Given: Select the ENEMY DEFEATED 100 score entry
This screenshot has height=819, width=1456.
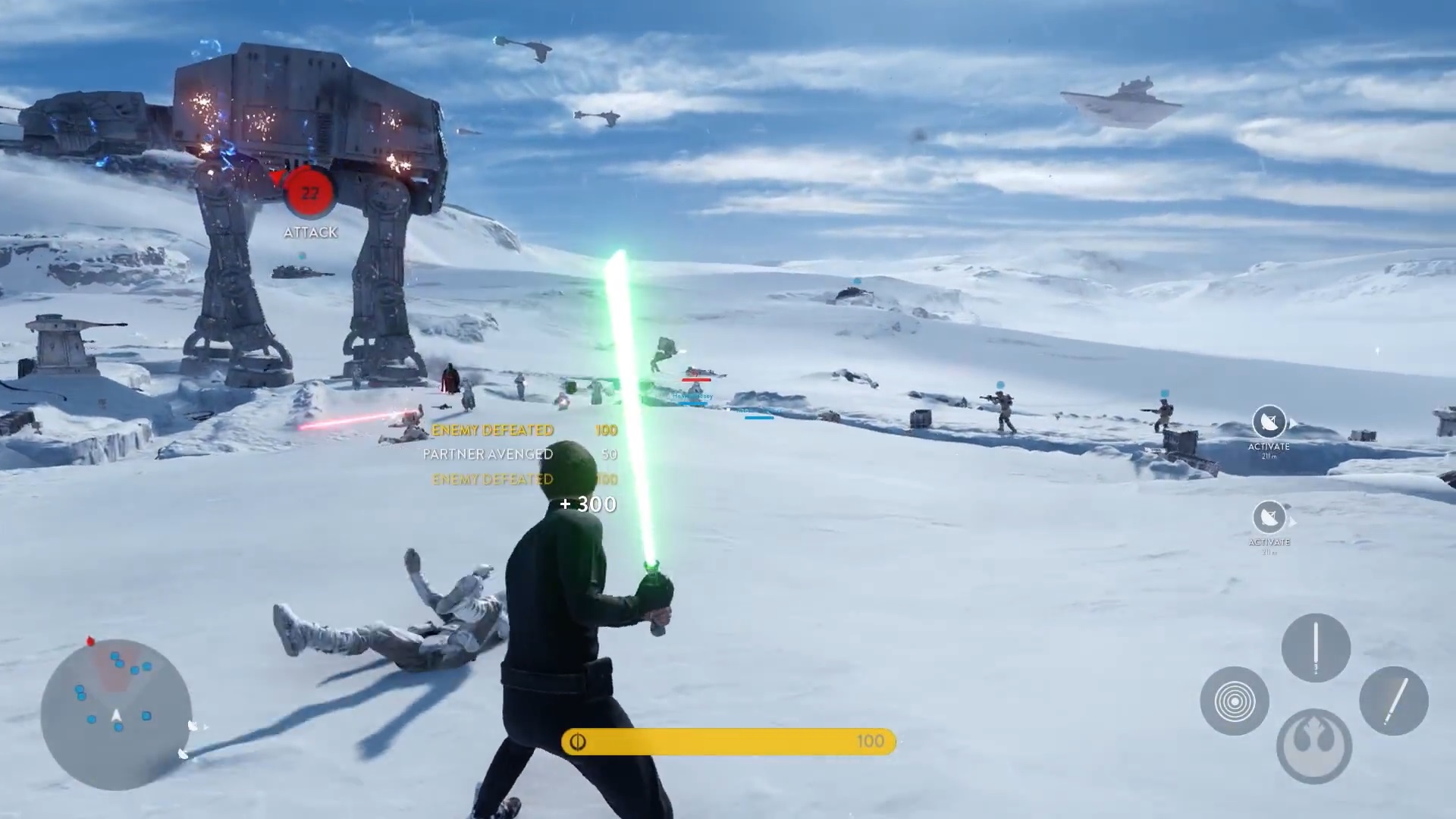Looking at the screenshot, I should [x=493, y=430].
